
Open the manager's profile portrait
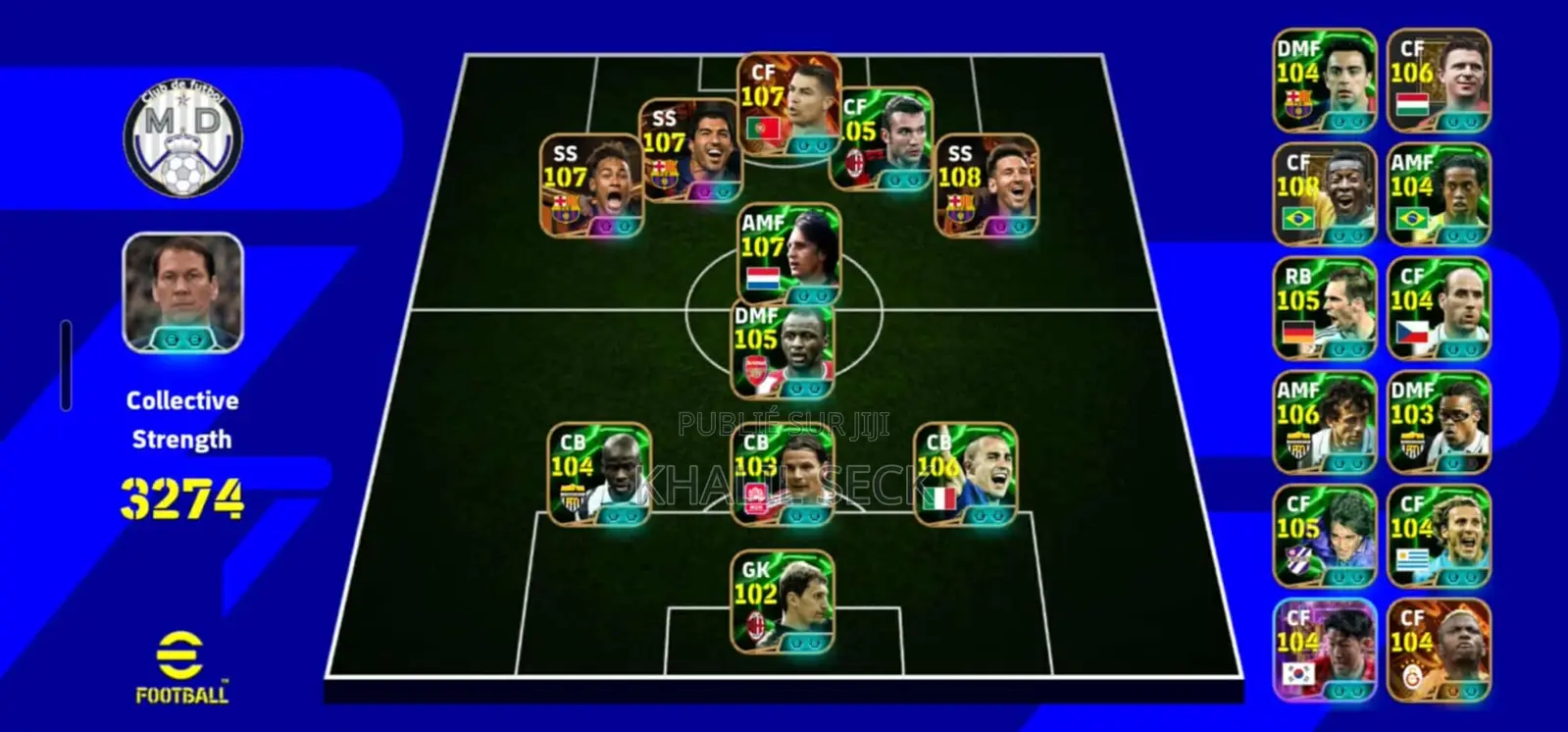coord(182,294)
